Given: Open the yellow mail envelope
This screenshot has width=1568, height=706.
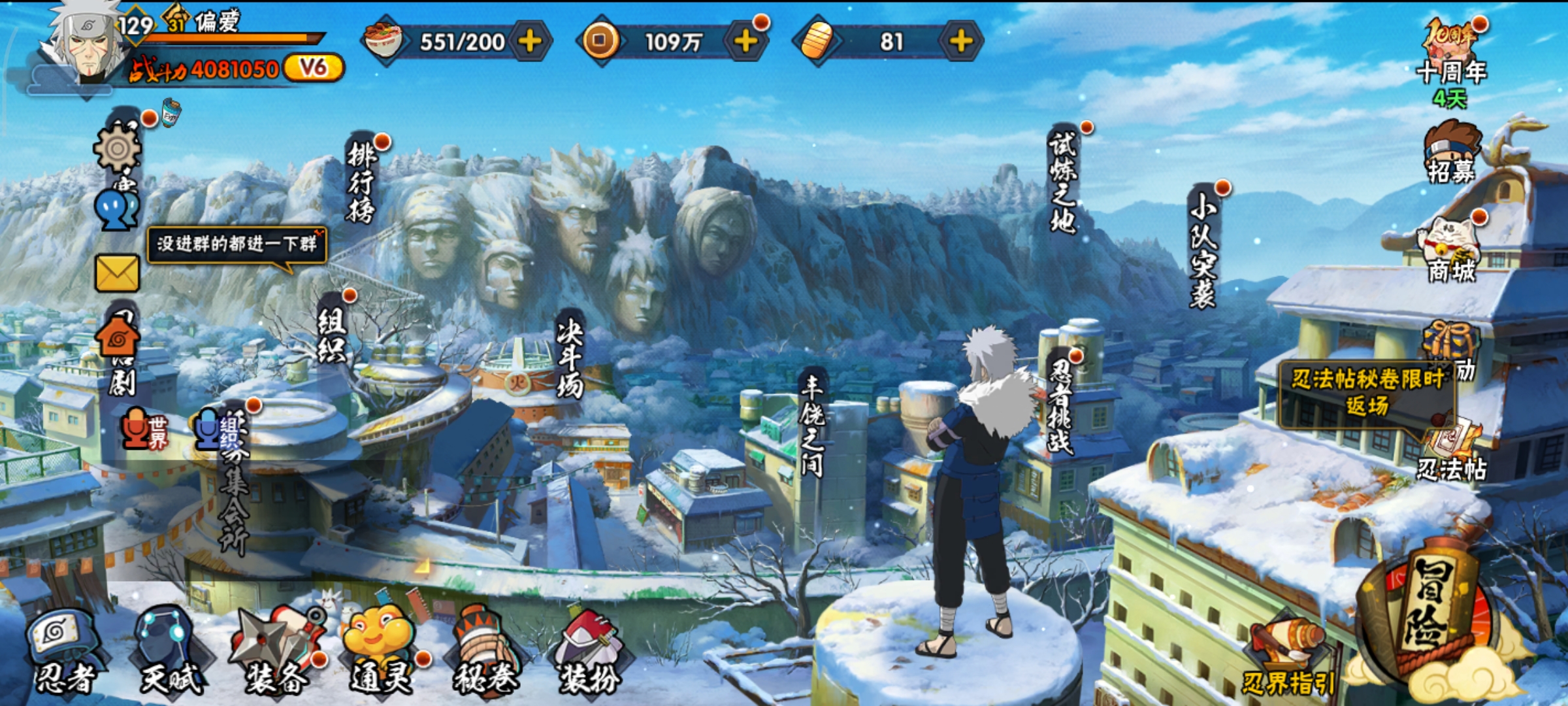Looking at the screenshot, I should click(x=118, y=273).
